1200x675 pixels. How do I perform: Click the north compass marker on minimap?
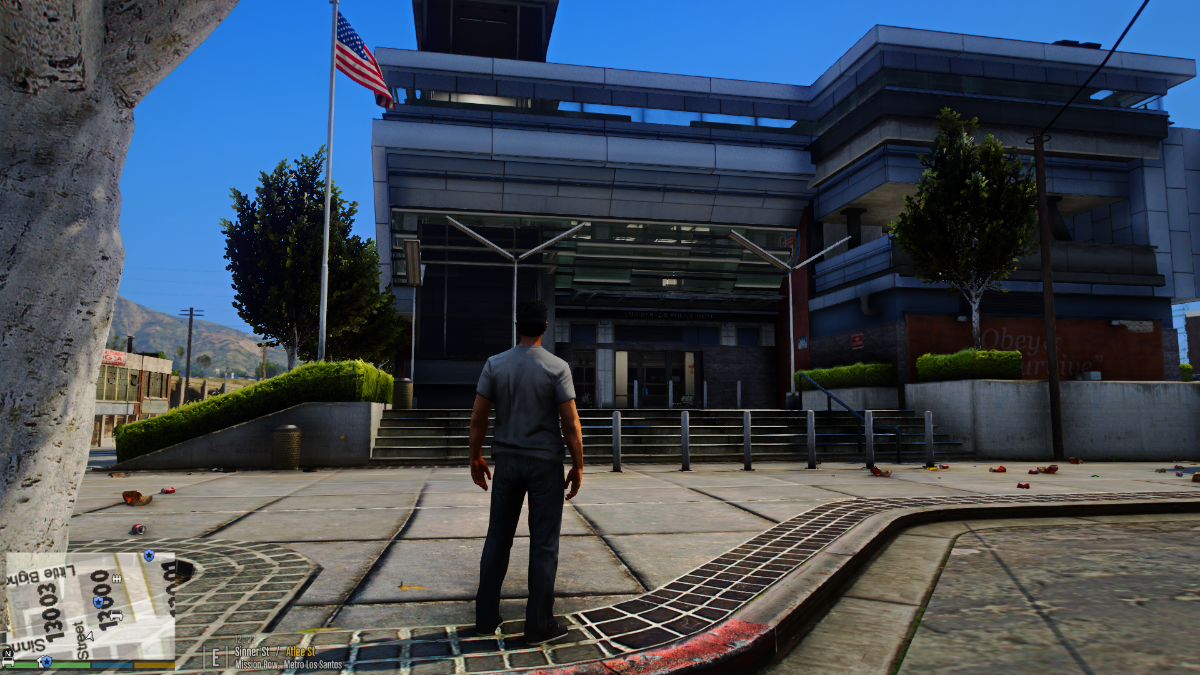(8, 654)
